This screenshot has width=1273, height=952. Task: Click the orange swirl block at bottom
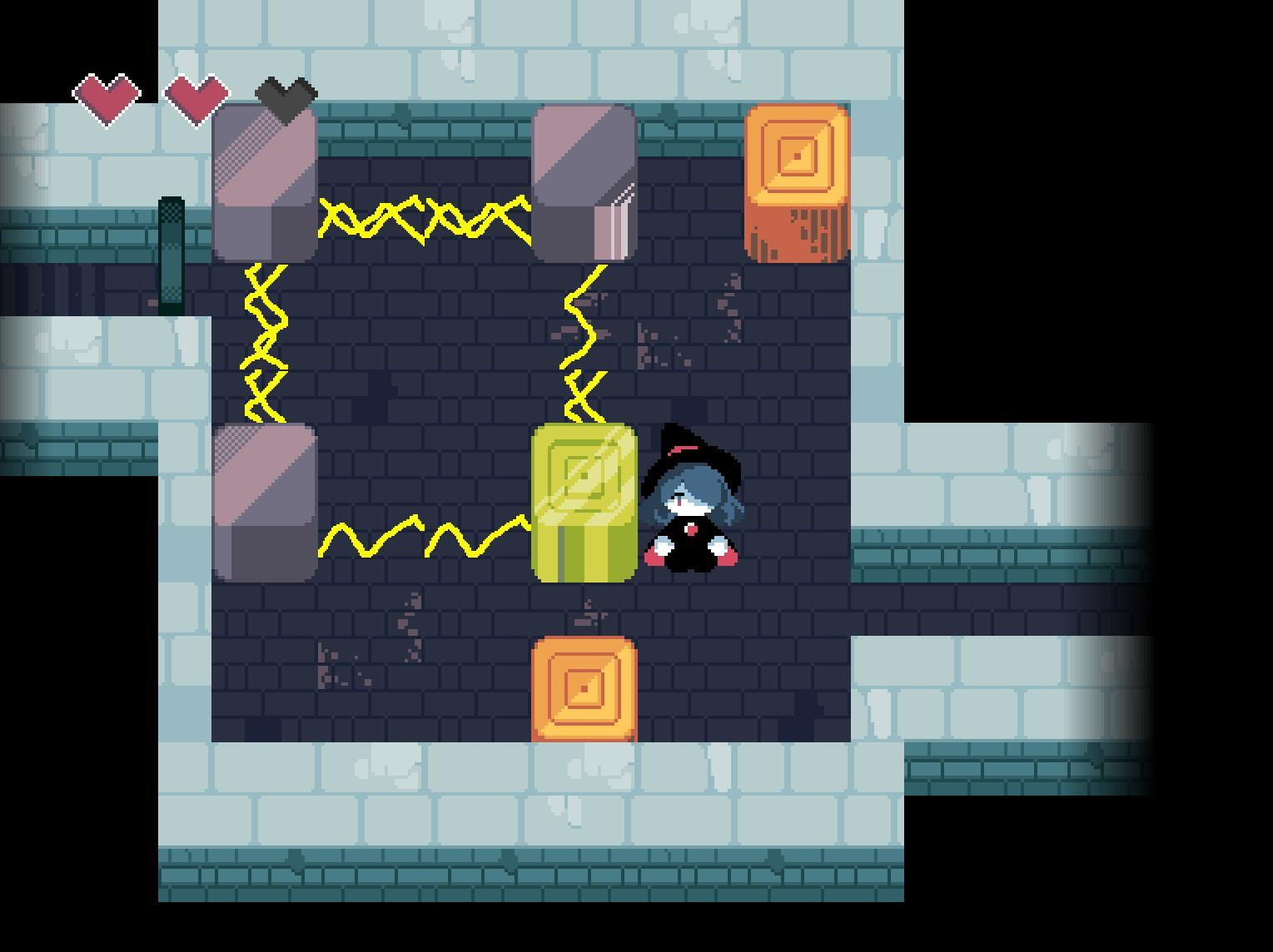point(584,691)
